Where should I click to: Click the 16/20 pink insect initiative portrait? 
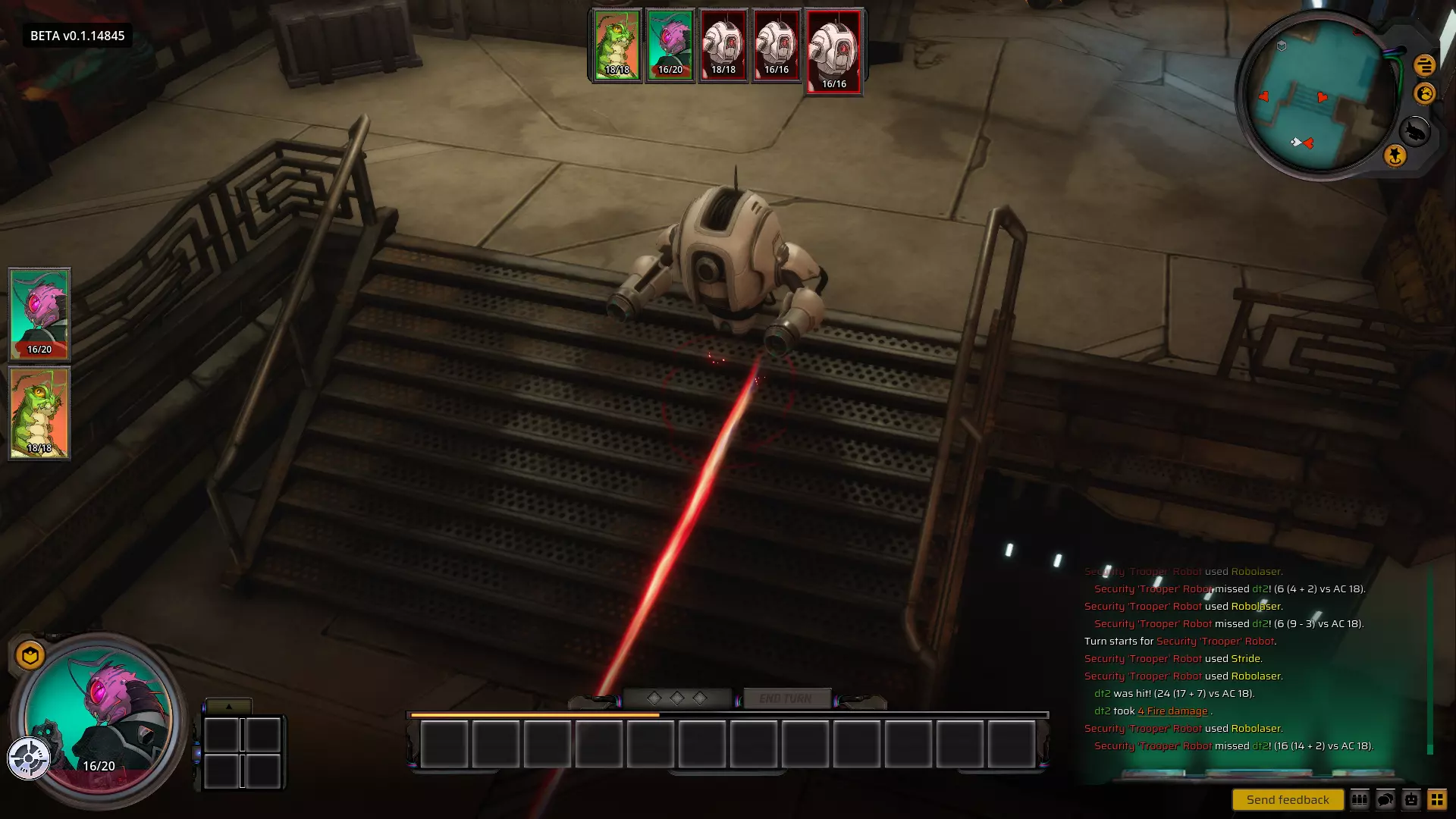coord(670,45)
